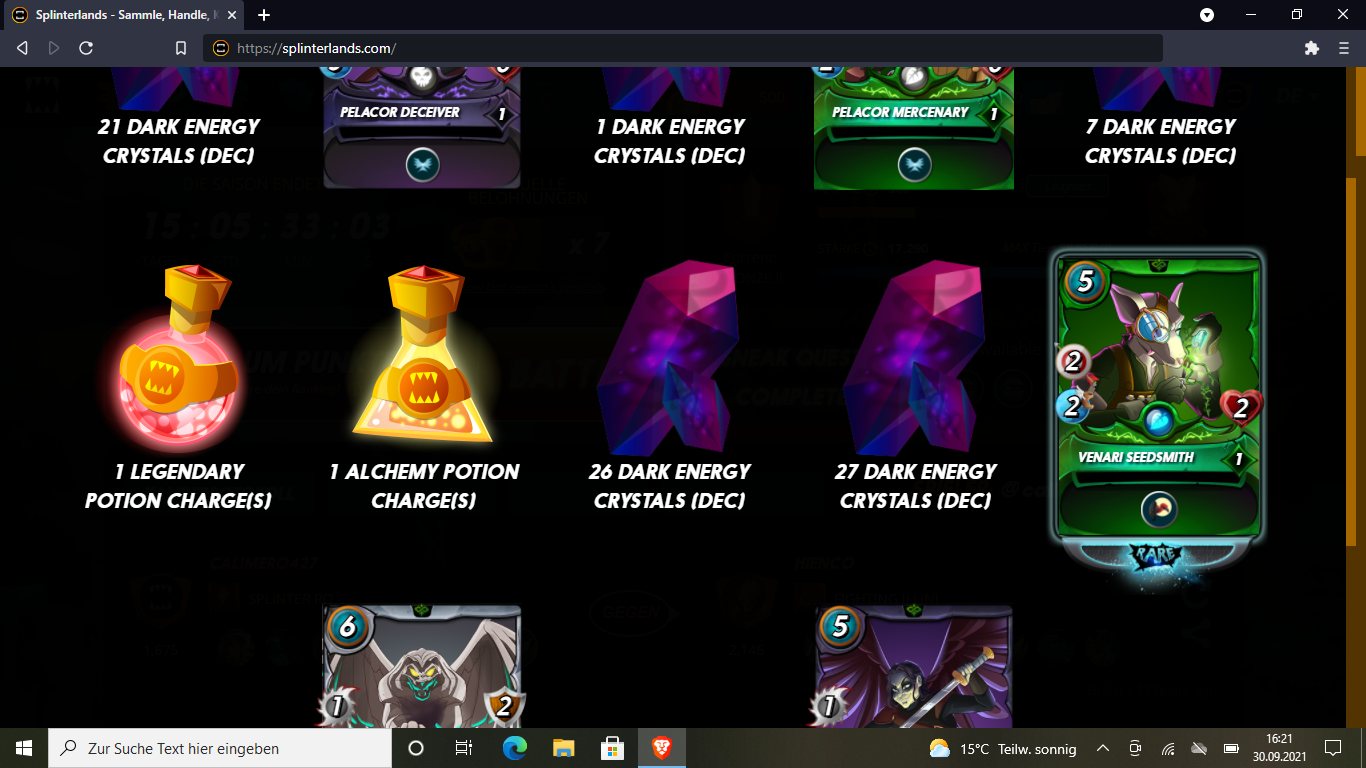
Task: Launch File Explorer from the taskbar
Action: click(563, 748)
